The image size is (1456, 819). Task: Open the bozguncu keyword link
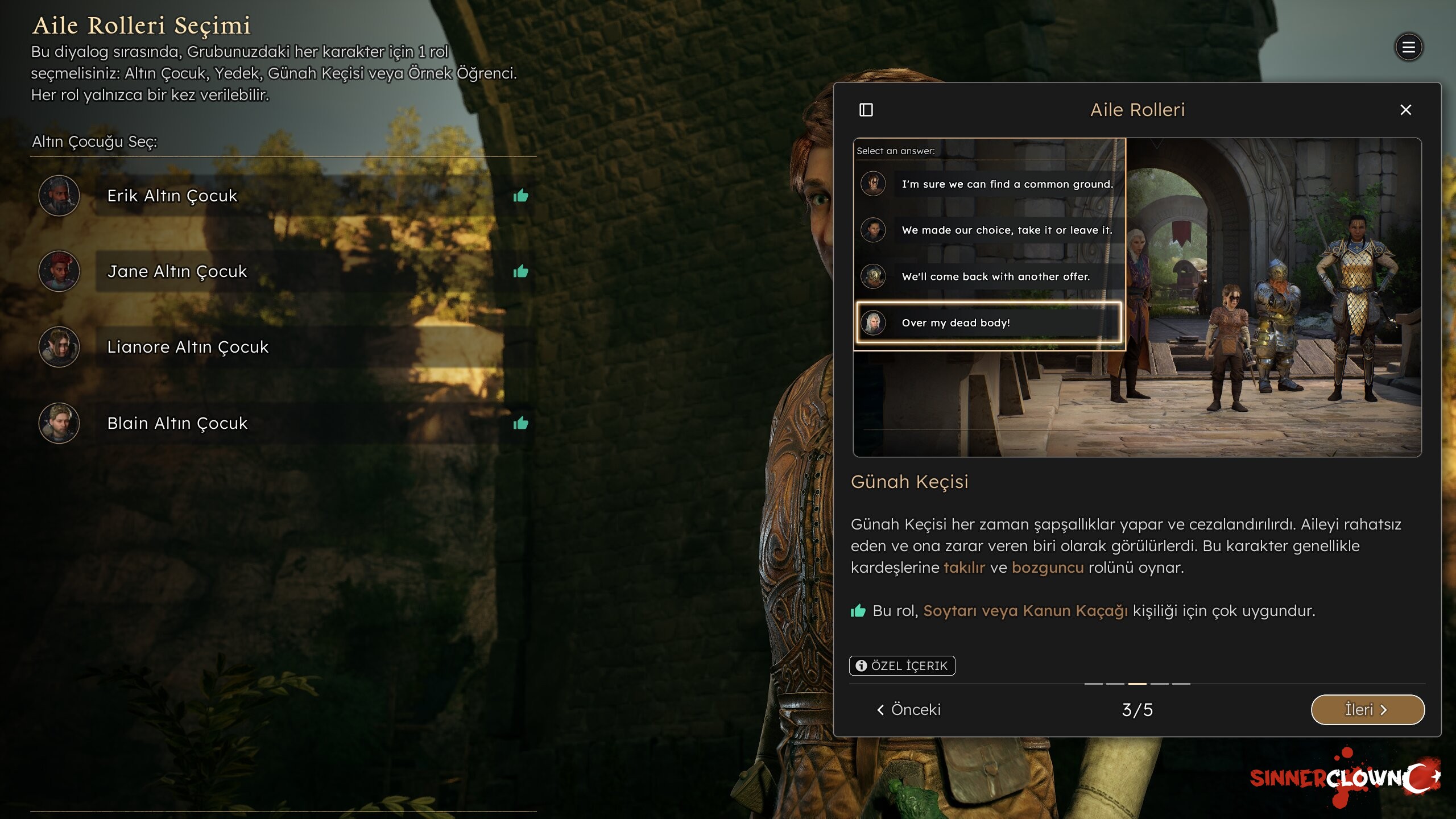[x=1048, y=568]
